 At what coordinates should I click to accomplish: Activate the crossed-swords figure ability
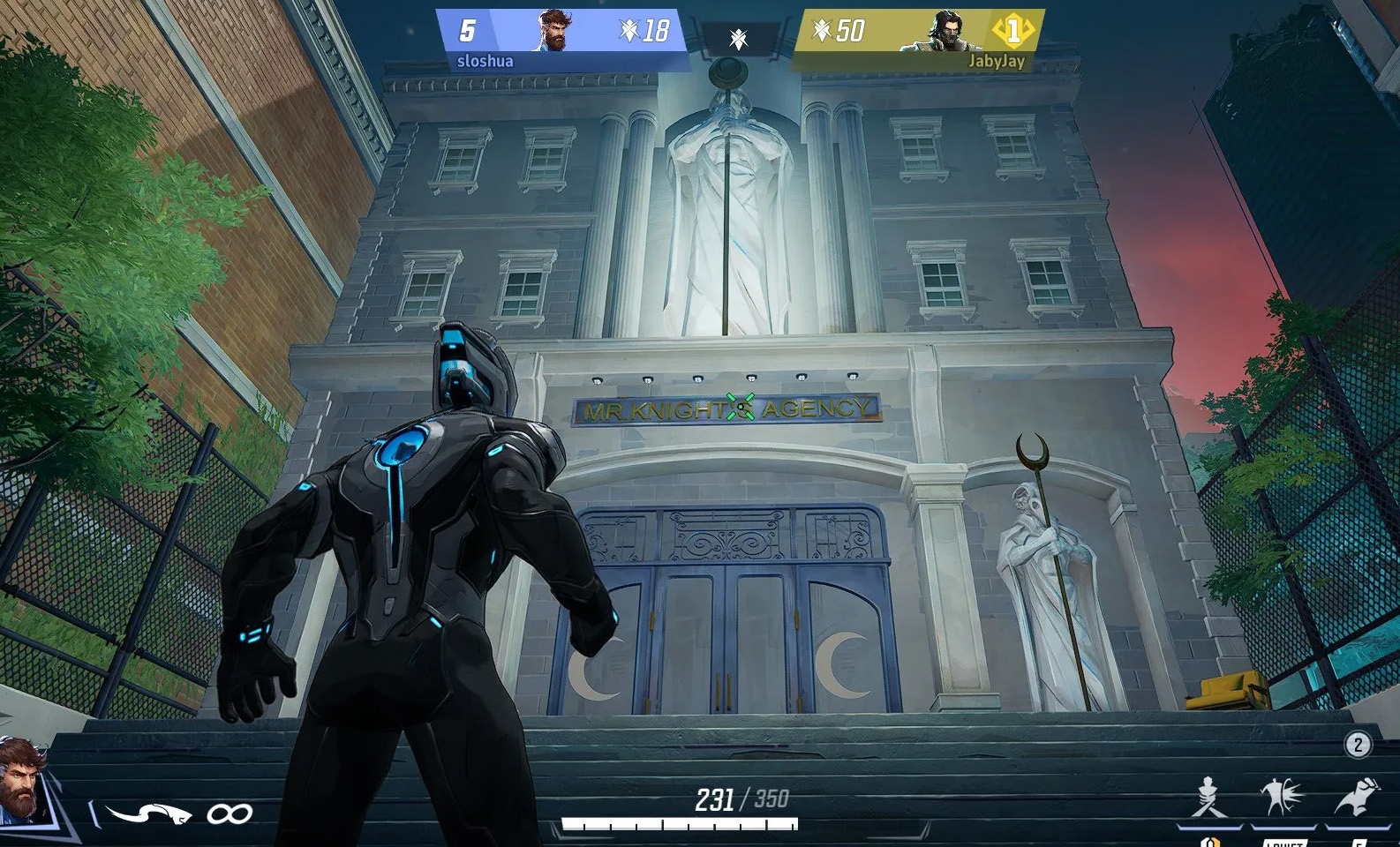click(1208, 798)
